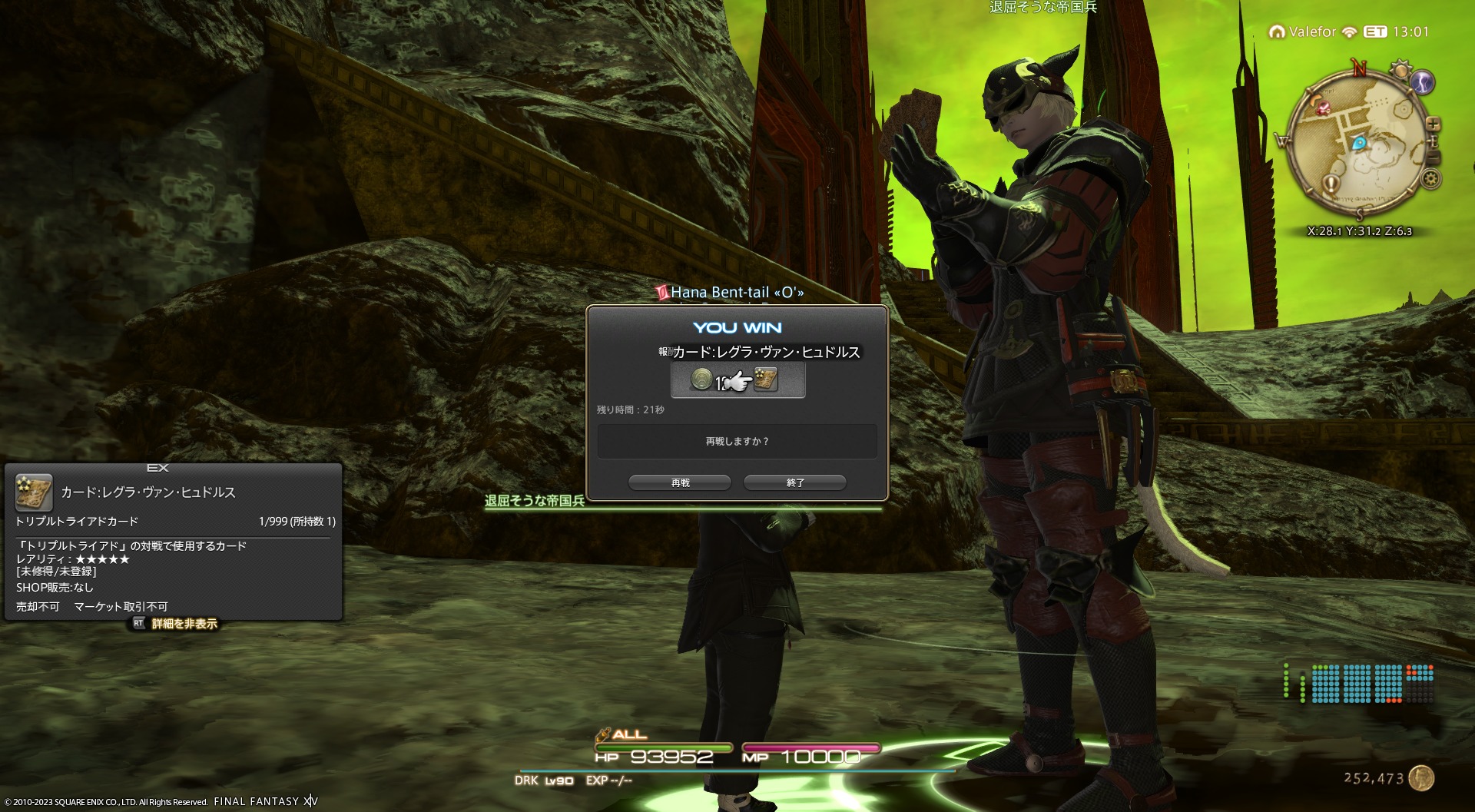1475x812 pixels.
Task: Click the MGP coin reward icon
Action: (701, 379)
